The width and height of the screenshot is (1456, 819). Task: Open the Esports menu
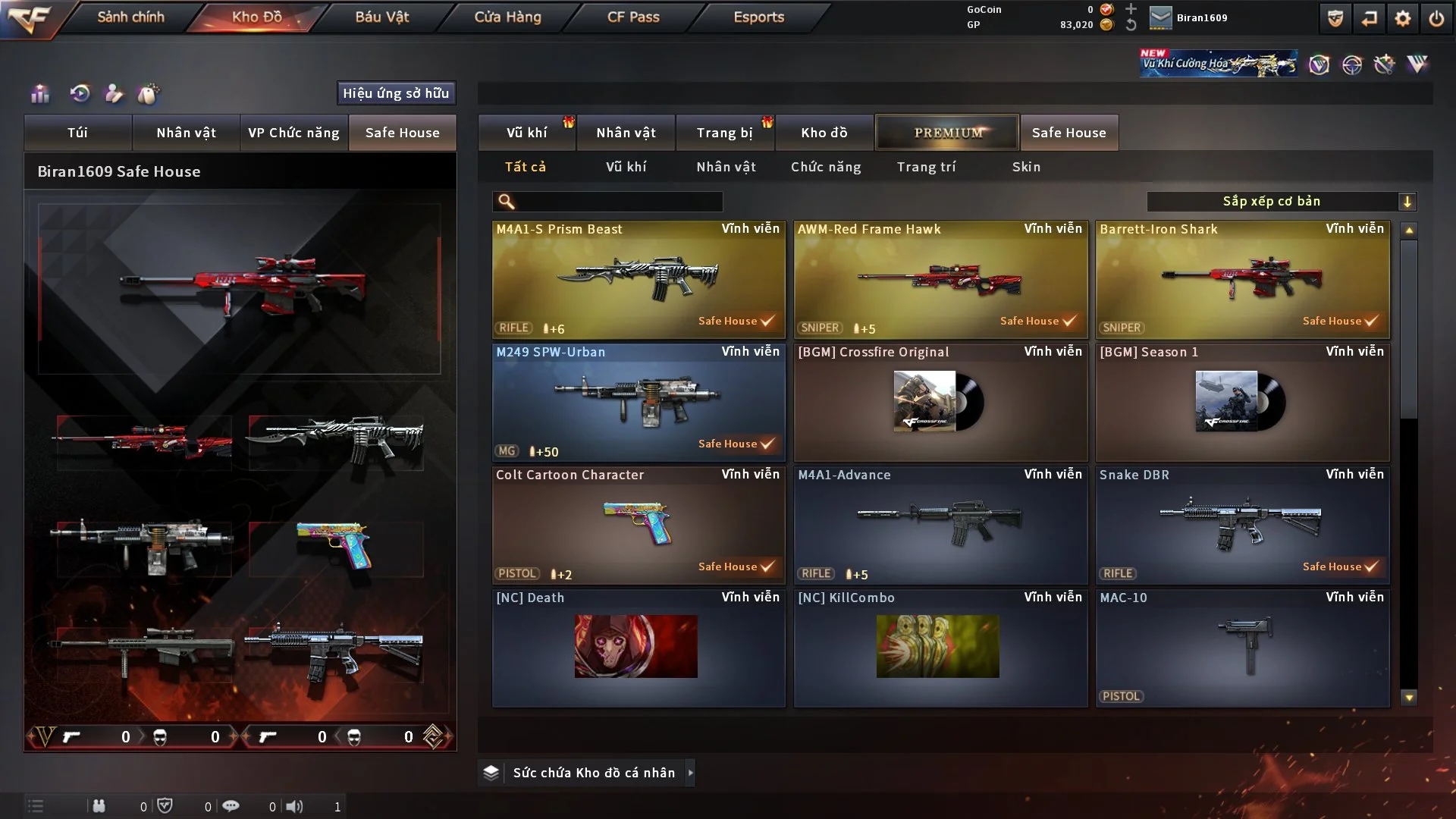tap(758, 17)
